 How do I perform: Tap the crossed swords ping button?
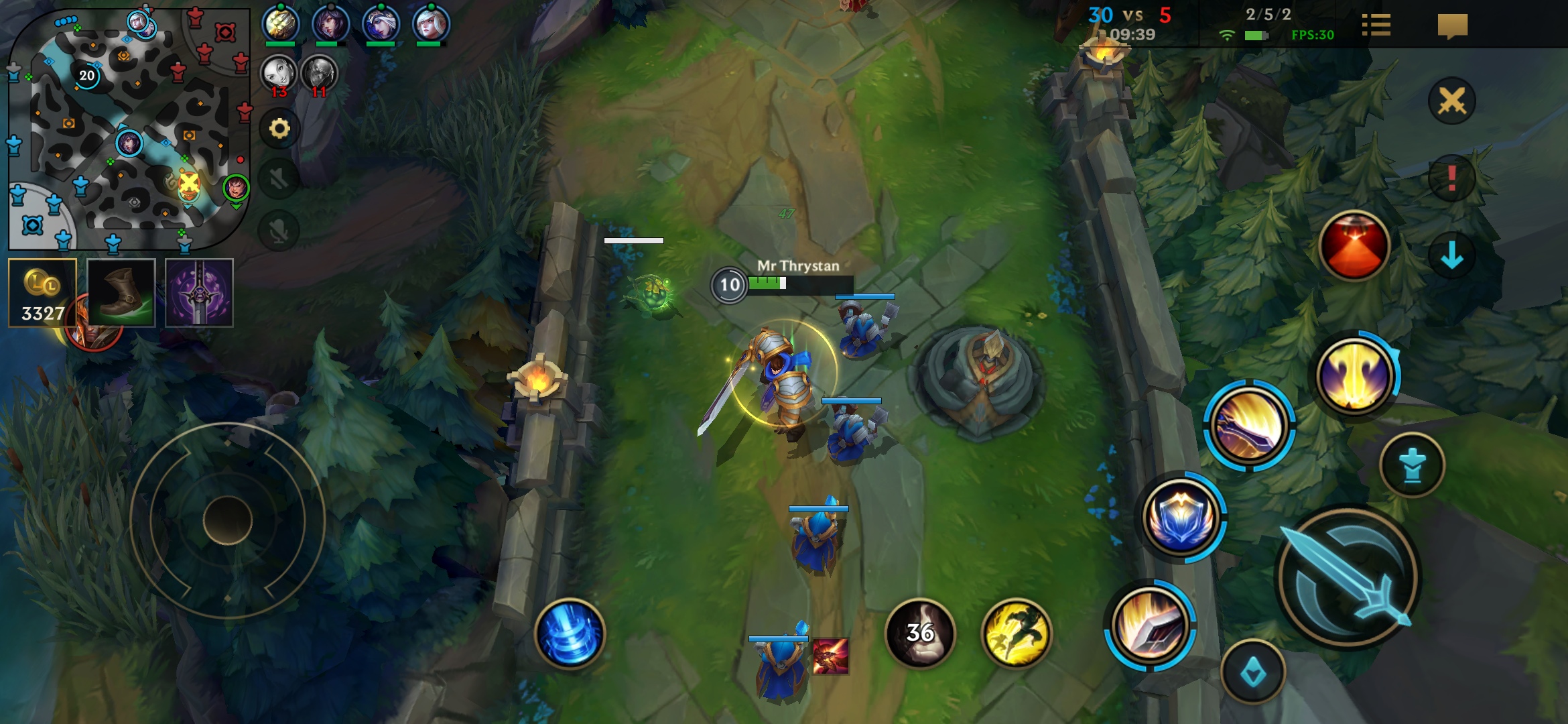tap(1451, 102)
